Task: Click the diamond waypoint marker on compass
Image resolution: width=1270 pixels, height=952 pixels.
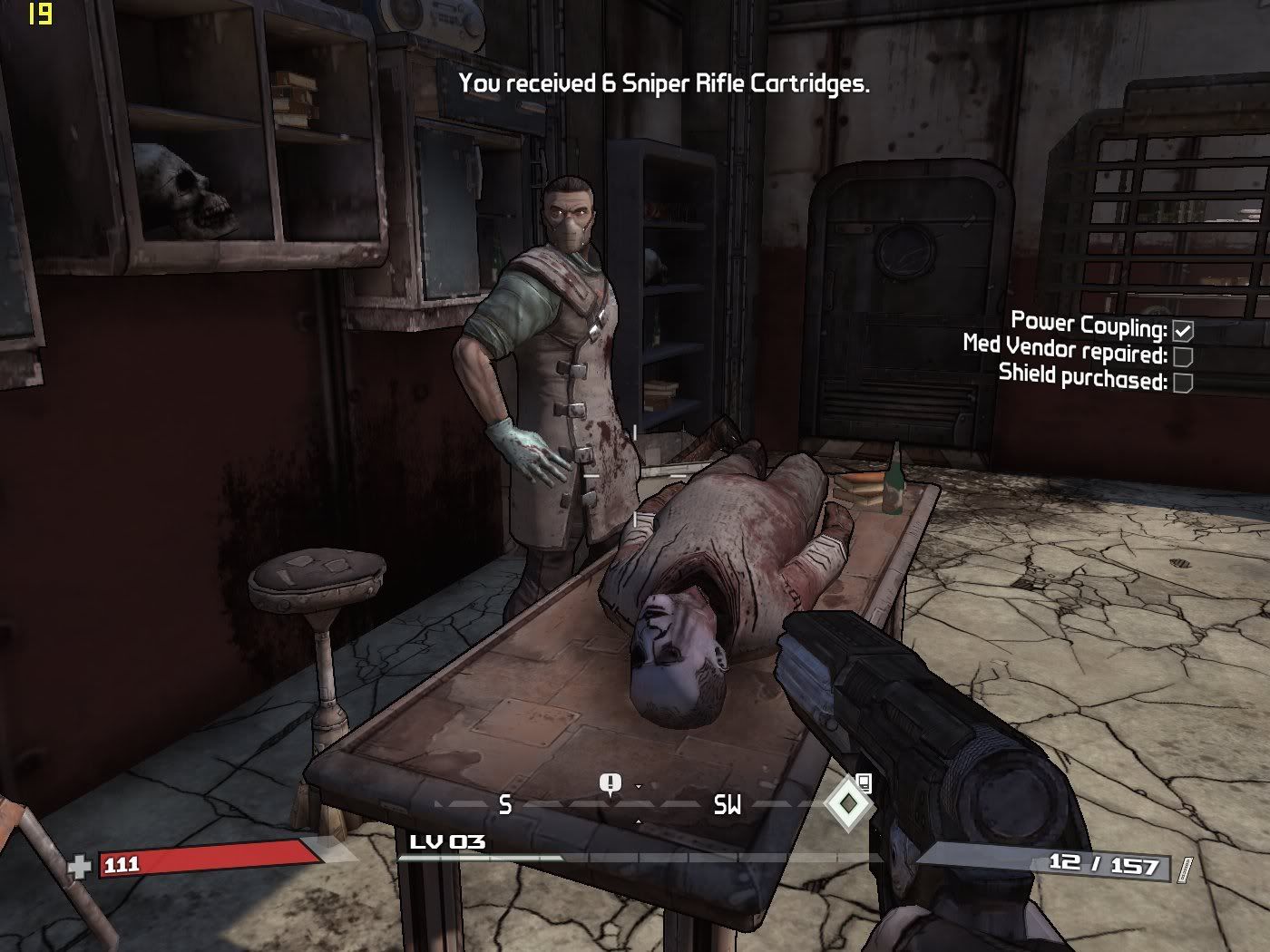Action: [x=847, y=803]
